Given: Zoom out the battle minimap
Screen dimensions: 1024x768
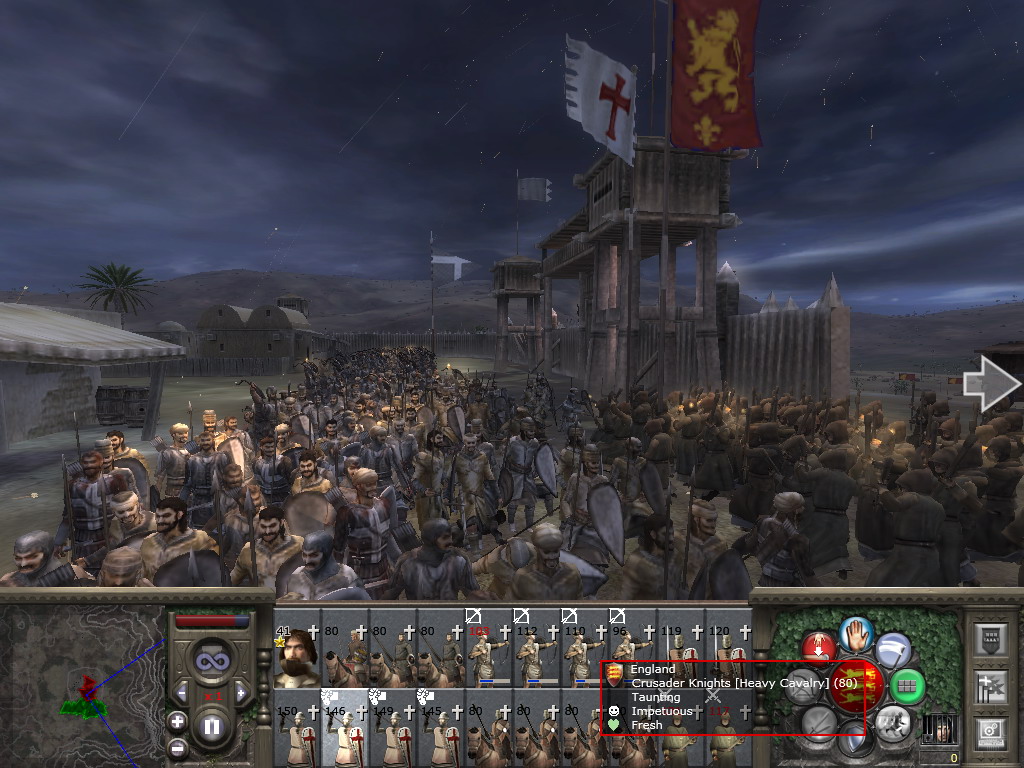Looking at the screenshot, I should point(177,747).
